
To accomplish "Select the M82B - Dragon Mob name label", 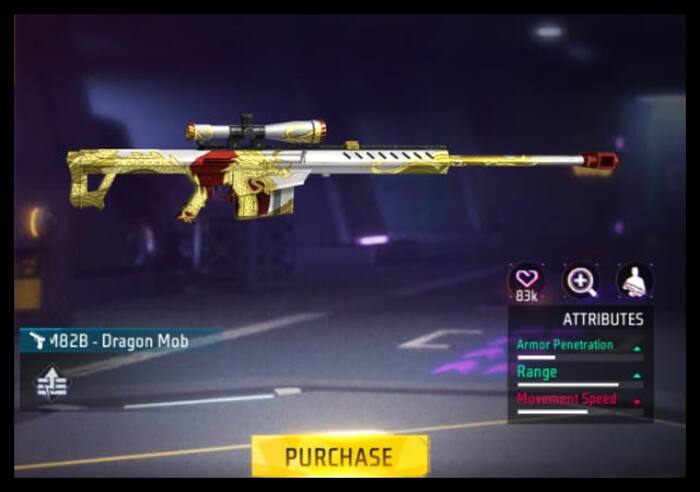I will point(120,341).
